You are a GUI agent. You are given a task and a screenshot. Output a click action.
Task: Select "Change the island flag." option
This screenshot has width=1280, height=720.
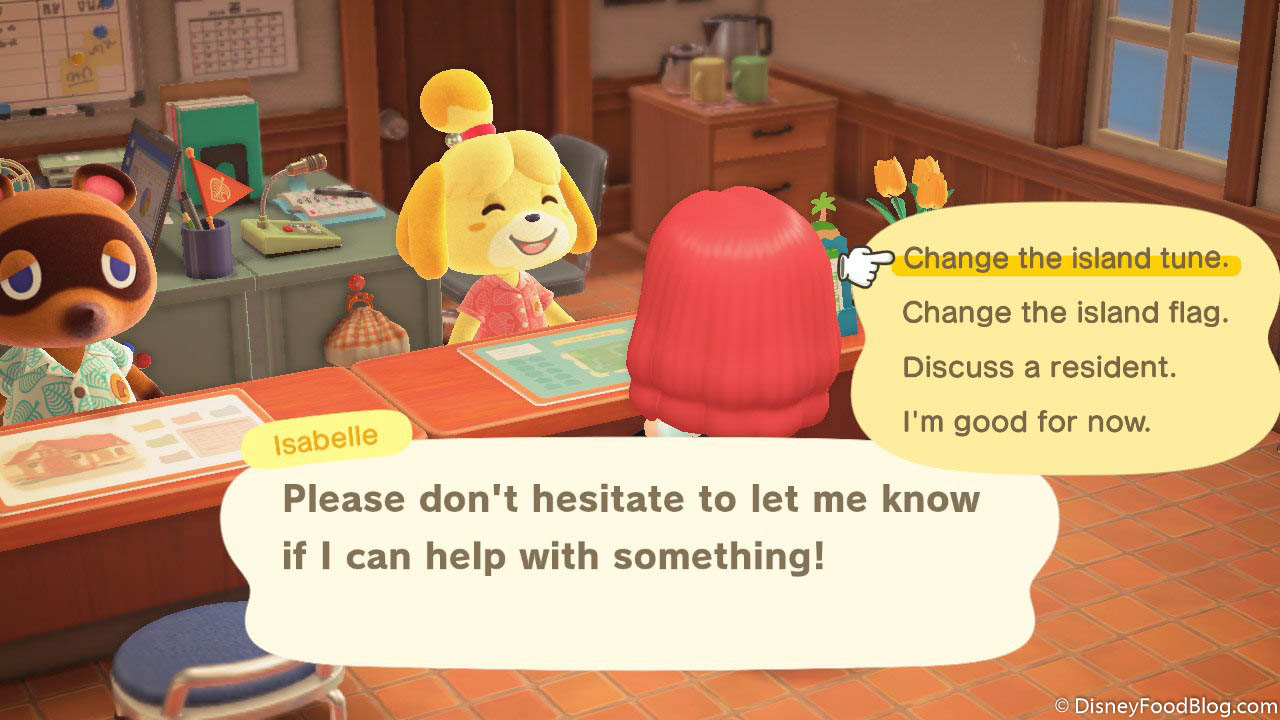[1065, 313]
